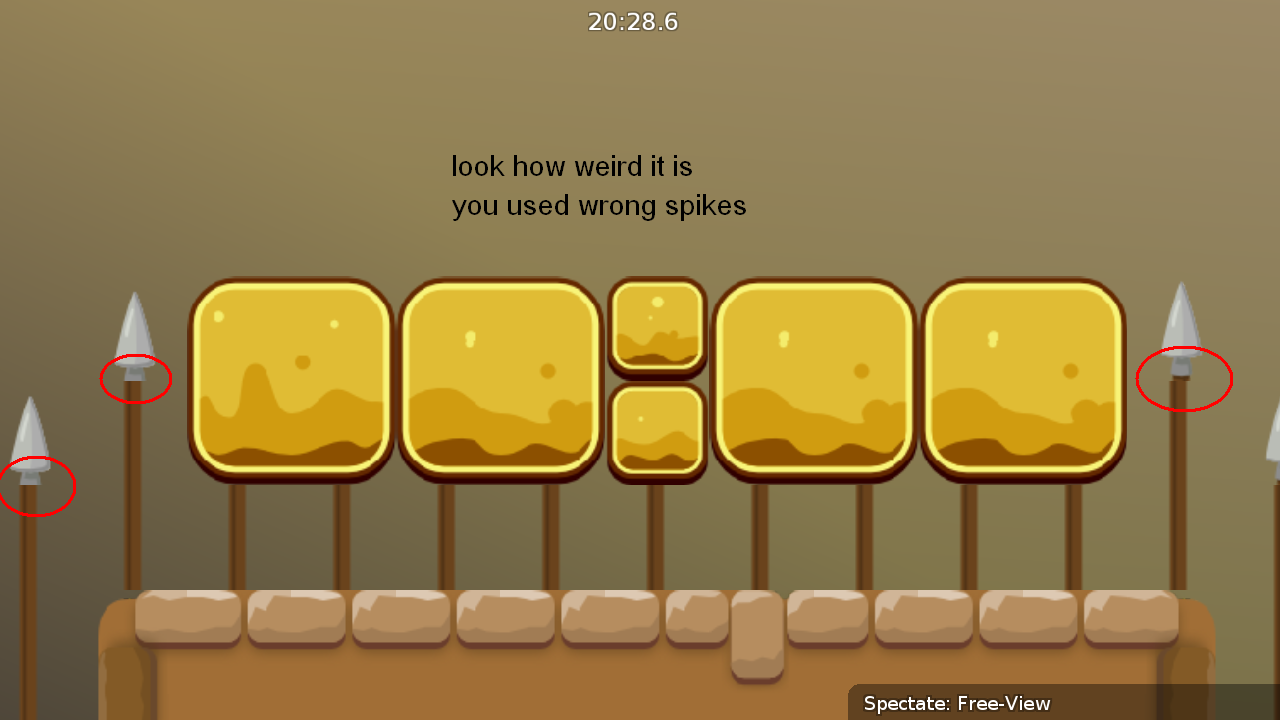Click the small upper gold block in the middle

(658, 325)
